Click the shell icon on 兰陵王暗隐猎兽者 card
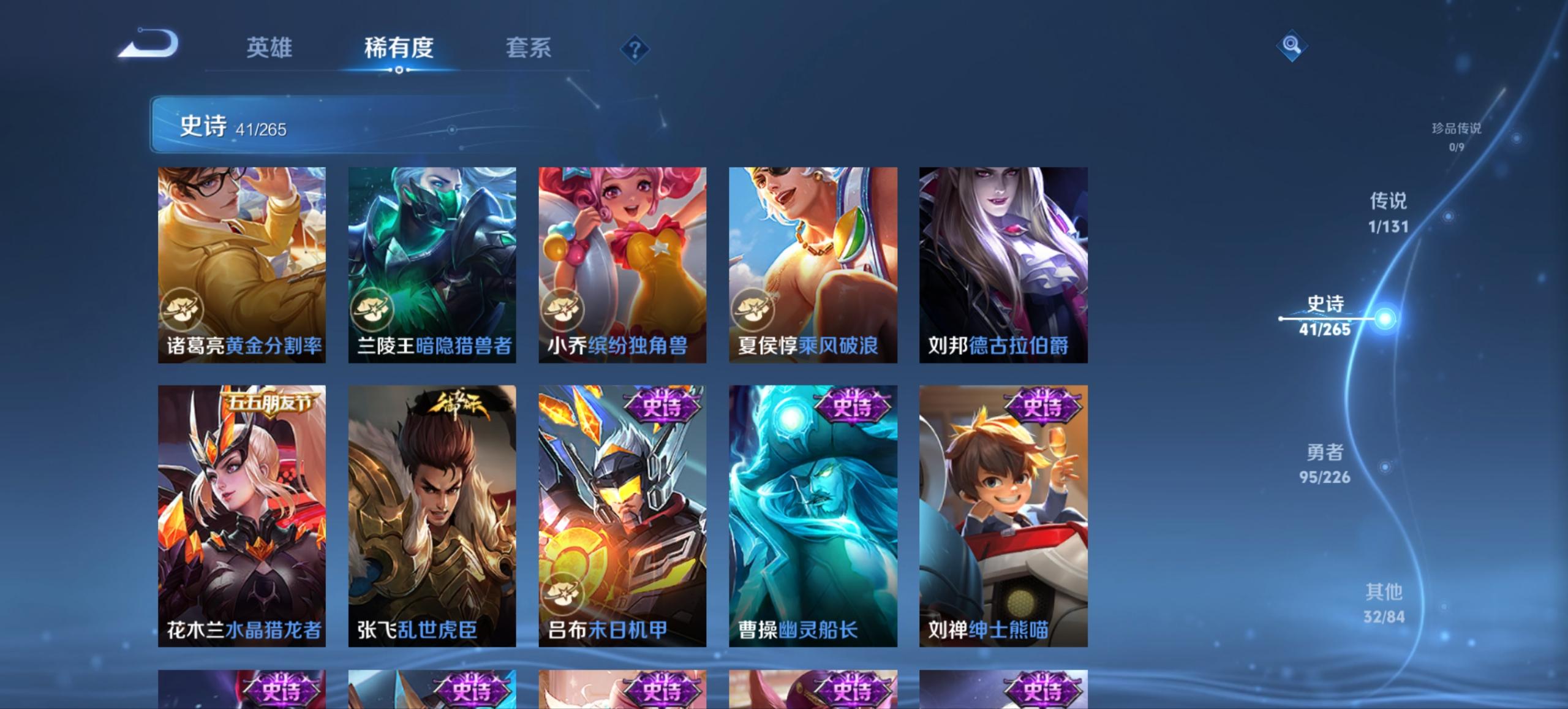The width and height of the screenshot is (1568, 709). [372, 309]
